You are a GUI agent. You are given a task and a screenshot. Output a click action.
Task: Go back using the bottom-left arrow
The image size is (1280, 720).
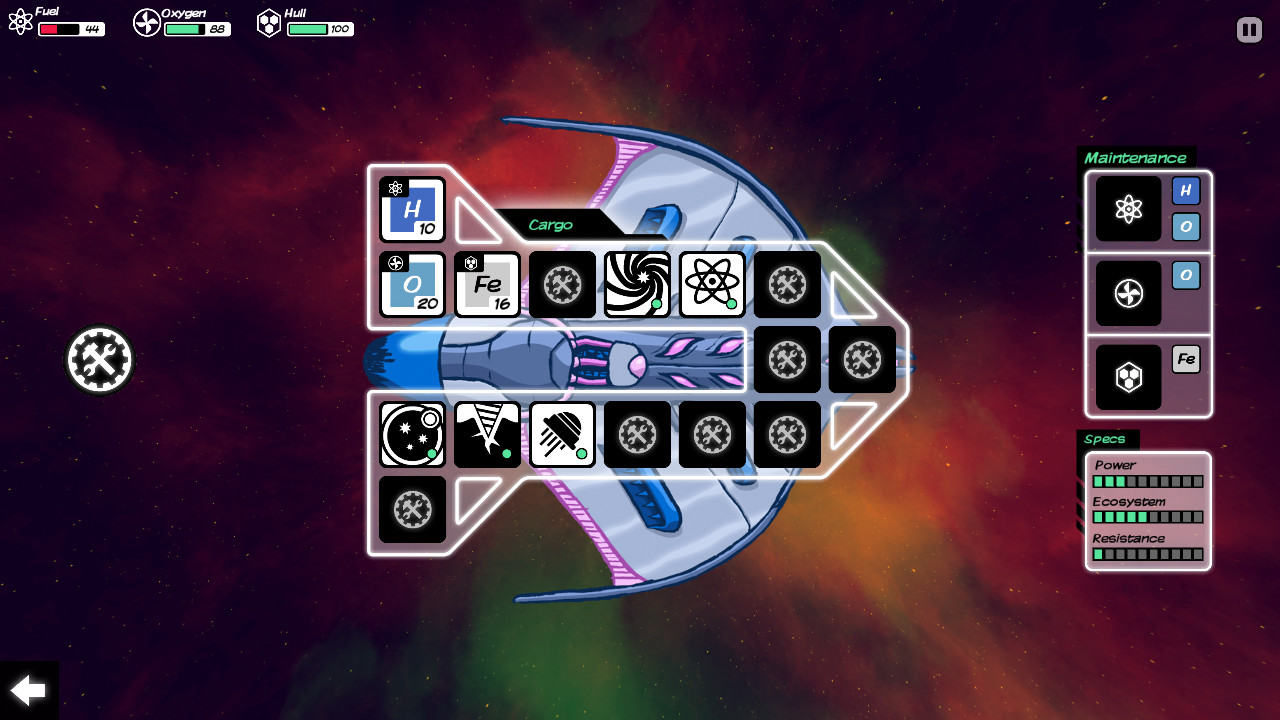(x=28, y=689)
